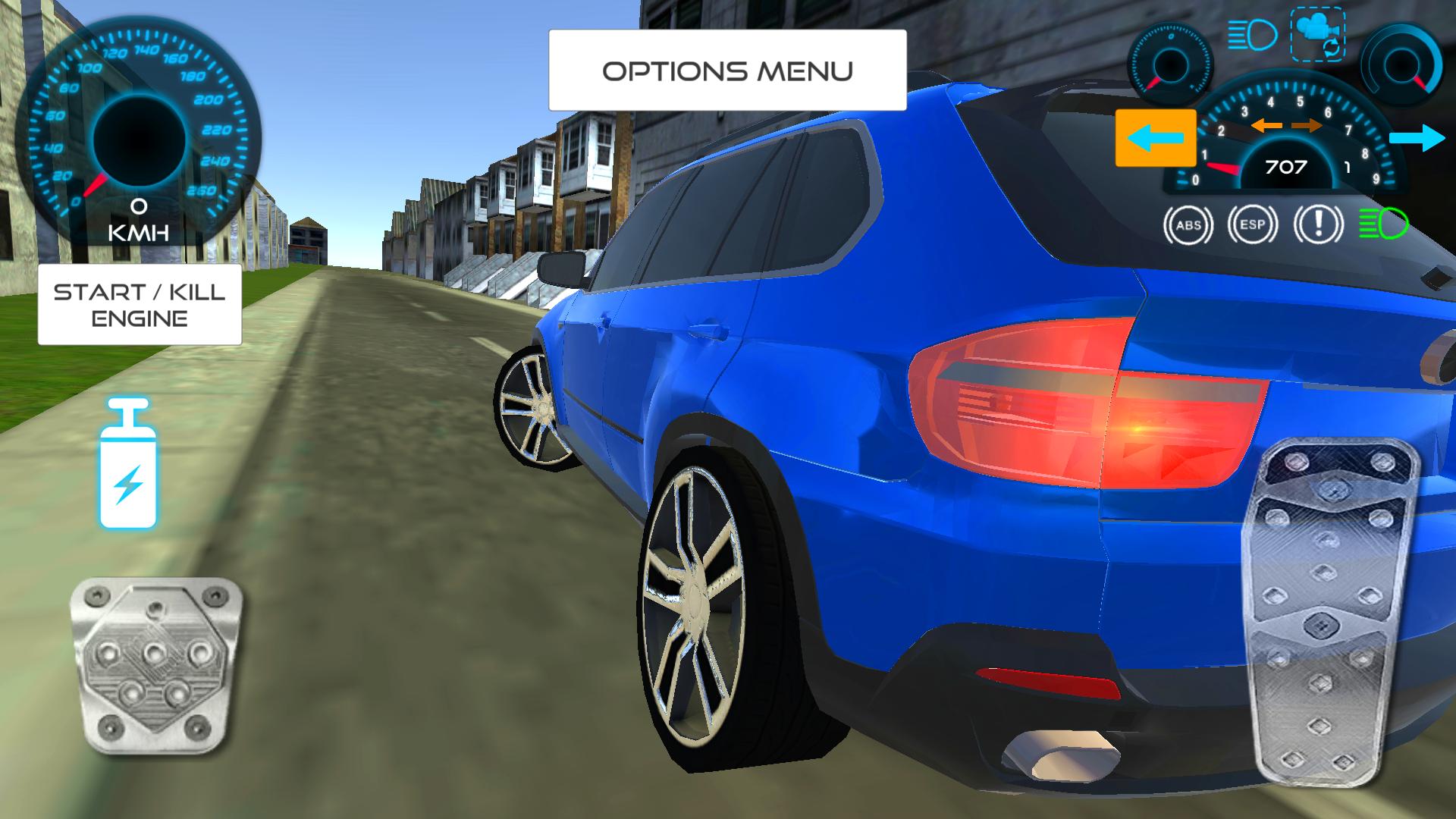Click the ABS indicator icon
Image resolution: width=1456 pixels, height=819 pixels.
1188,224
